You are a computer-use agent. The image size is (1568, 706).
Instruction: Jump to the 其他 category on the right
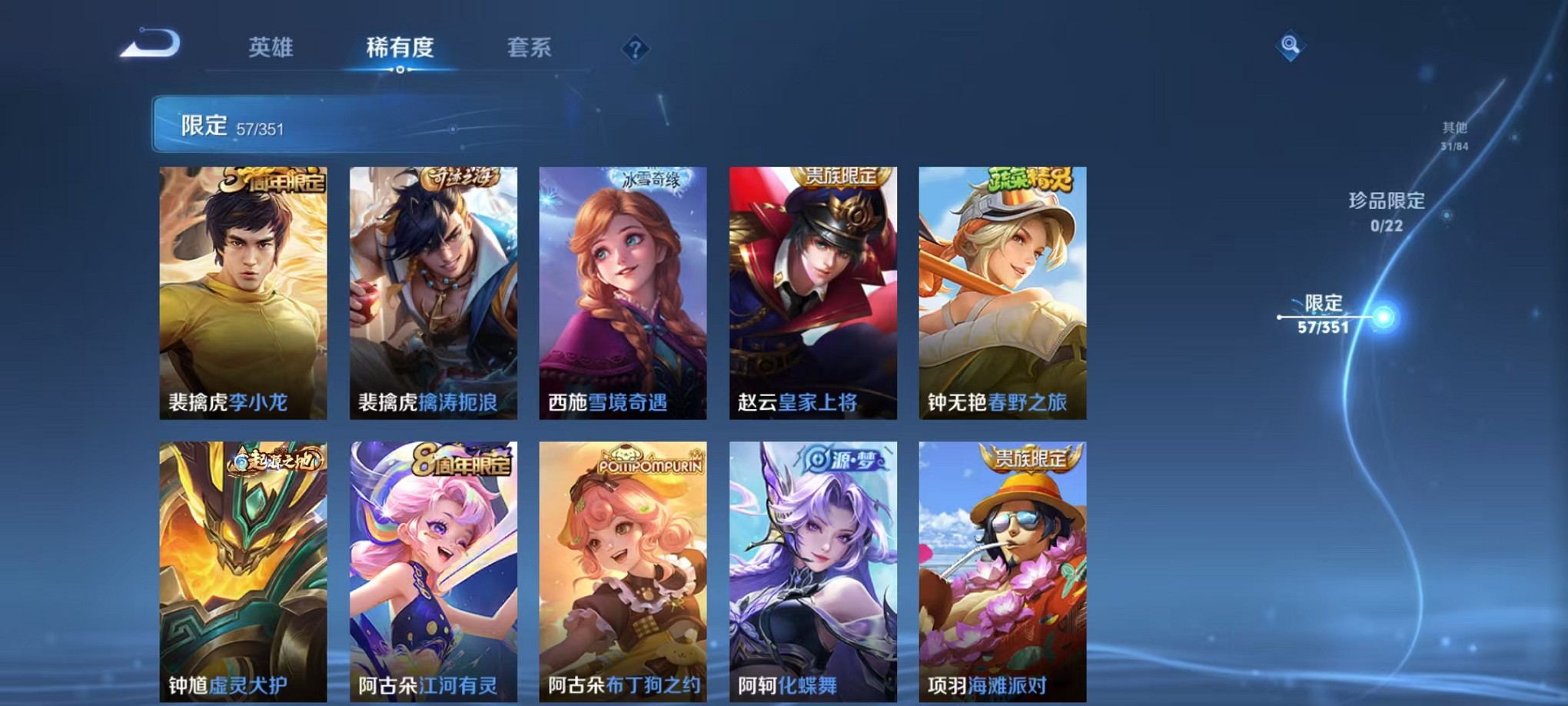pyautogui.click(x=1453, y=131)
